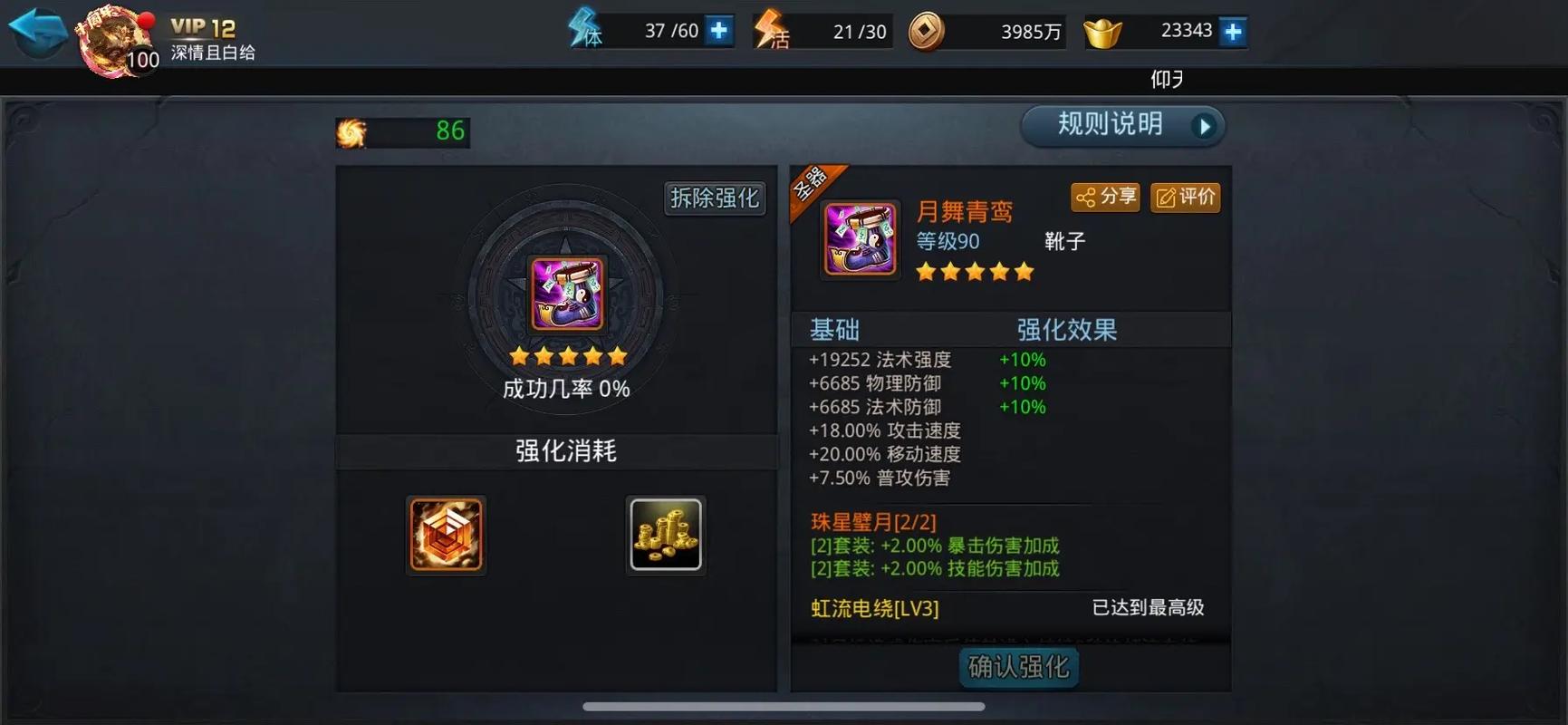
Task: Select the enhancement material cube icon
Action: click(x=446, y=536)
